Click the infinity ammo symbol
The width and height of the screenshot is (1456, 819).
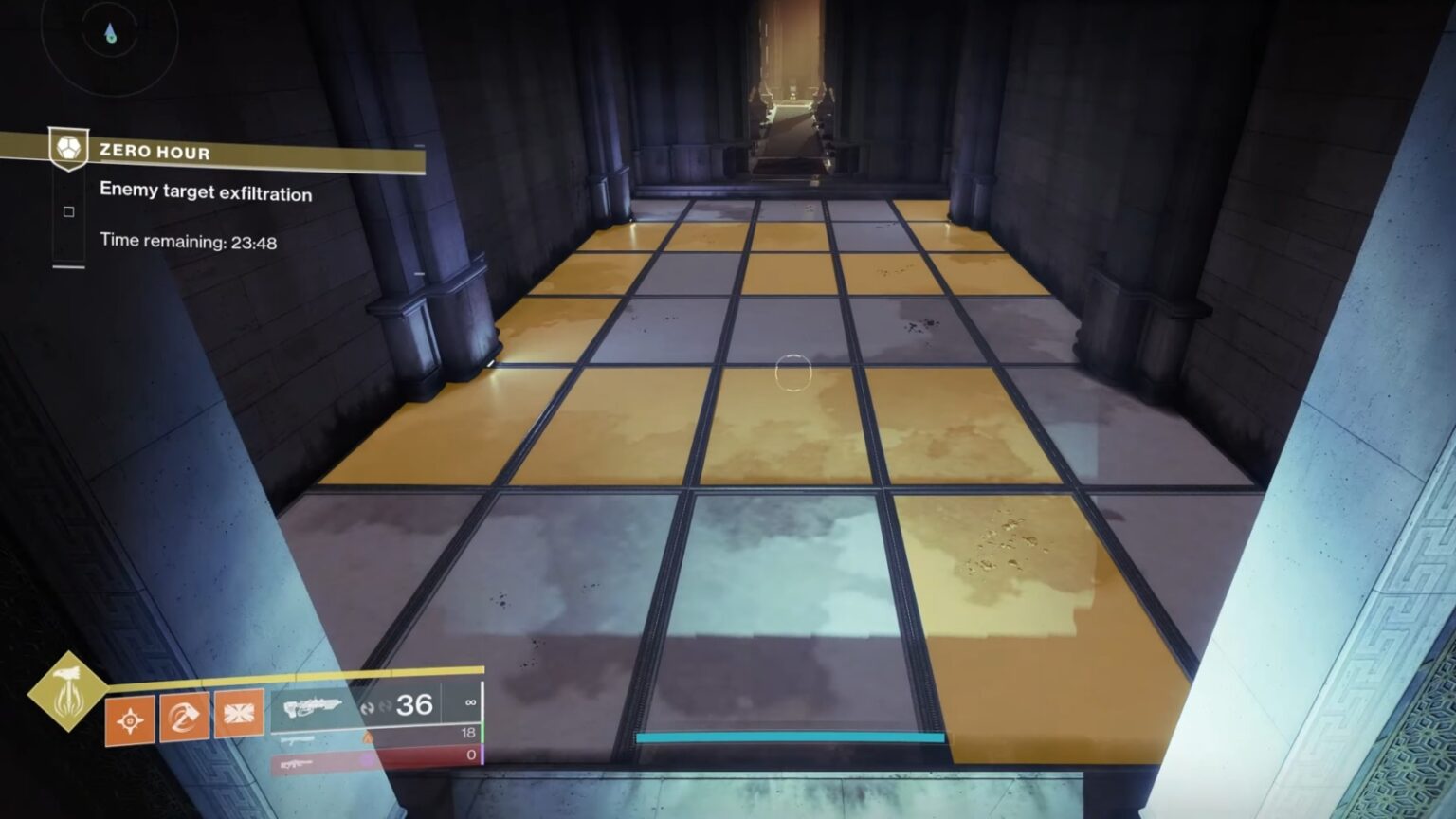click(x=472, y=702)
